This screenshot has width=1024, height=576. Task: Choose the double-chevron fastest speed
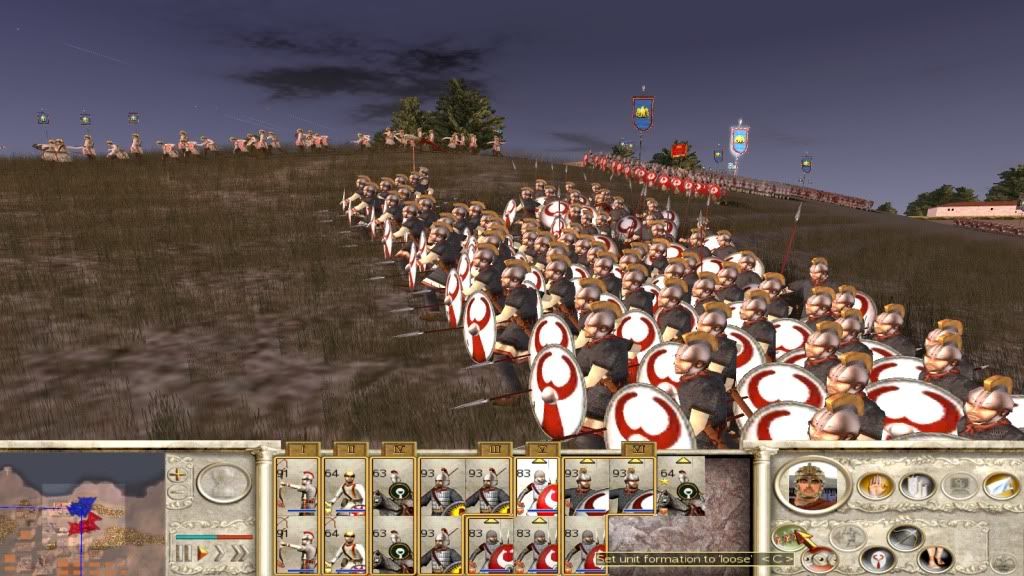coord(238,551)
